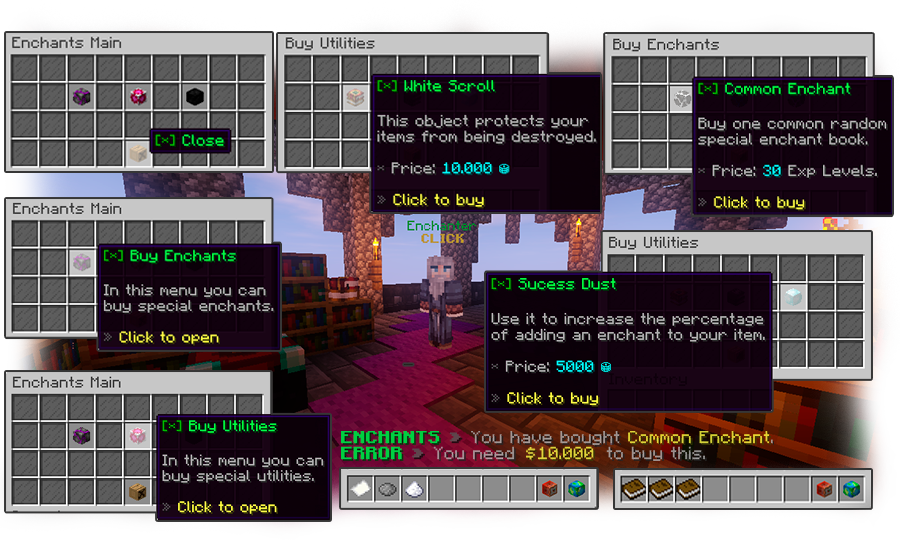Buy the White Scroll item
The image size is (900, 540).
point(354,97)
